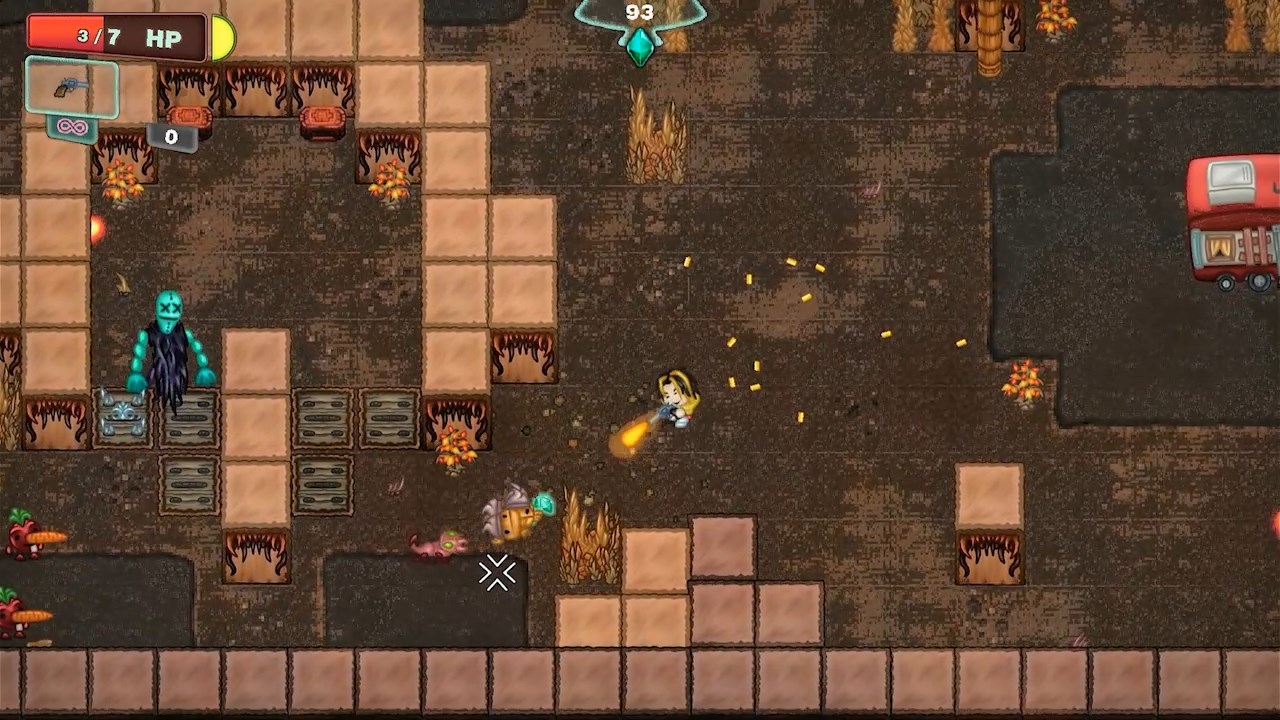Click the player character firing the gun
The width and height of the screenshot is (1280, 720).
point(675,400)
